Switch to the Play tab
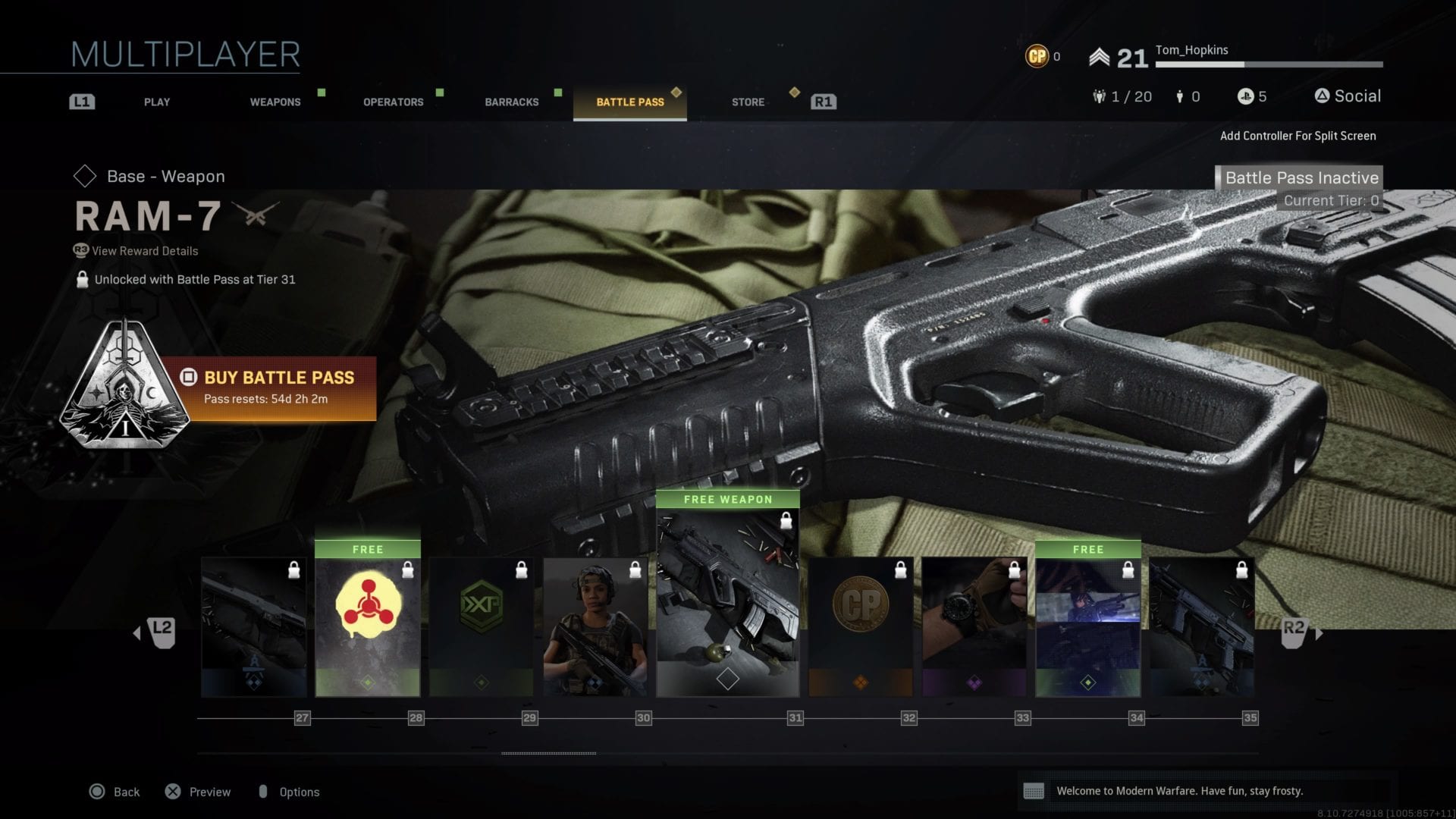 coord(157,102)
